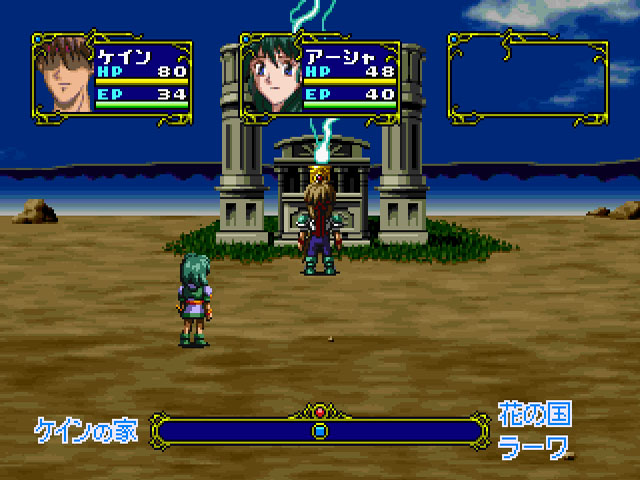Click the empty third party slot
Screen dimensions: 640x480
tap(527, 77)
